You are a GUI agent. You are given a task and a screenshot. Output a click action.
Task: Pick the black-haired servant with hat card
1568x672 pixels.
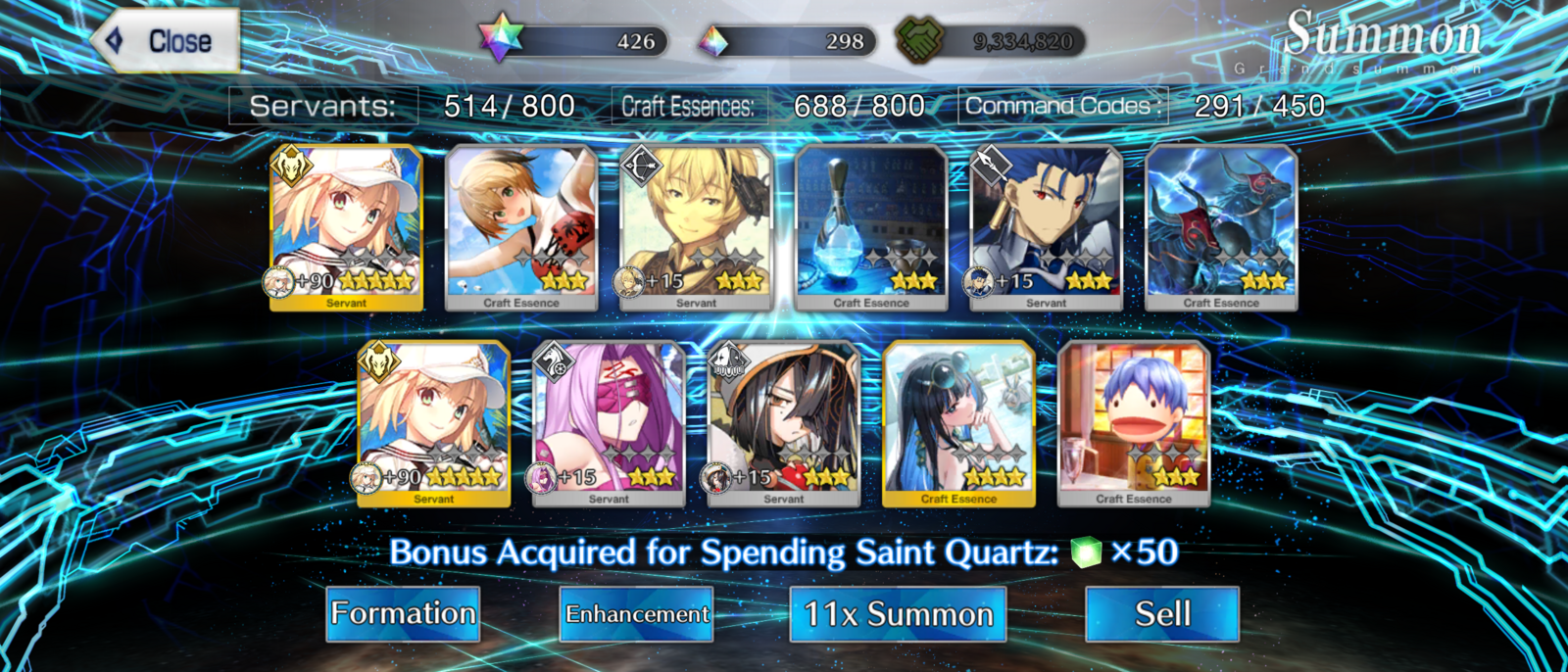784,423
